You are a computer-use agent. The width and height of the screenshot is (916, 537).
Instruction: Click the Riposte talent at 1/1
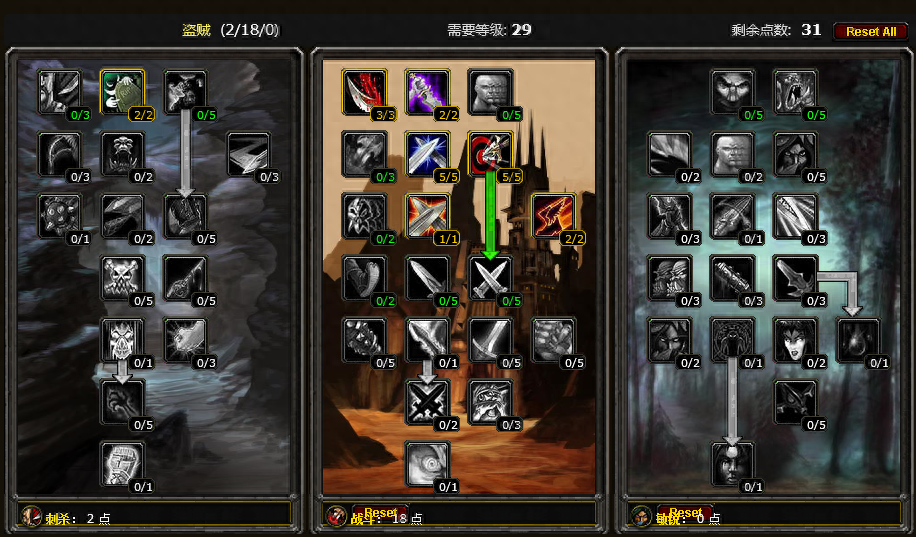tap(427, 215)
